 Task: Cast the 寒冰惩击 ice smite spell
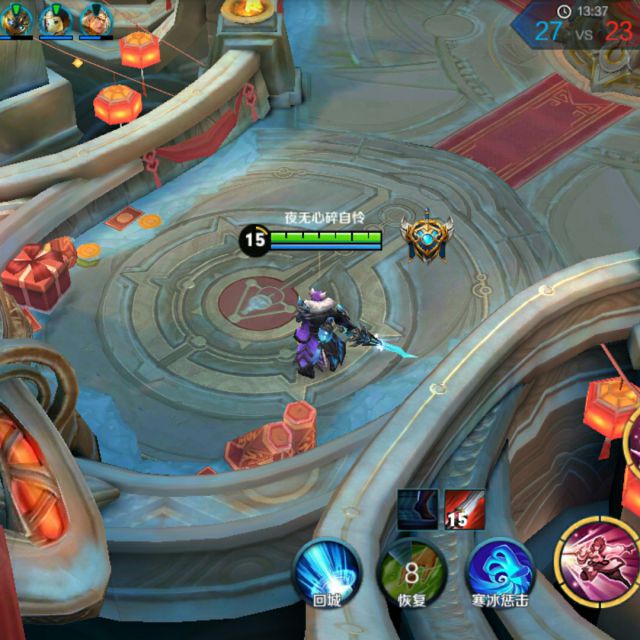(499, 572)
